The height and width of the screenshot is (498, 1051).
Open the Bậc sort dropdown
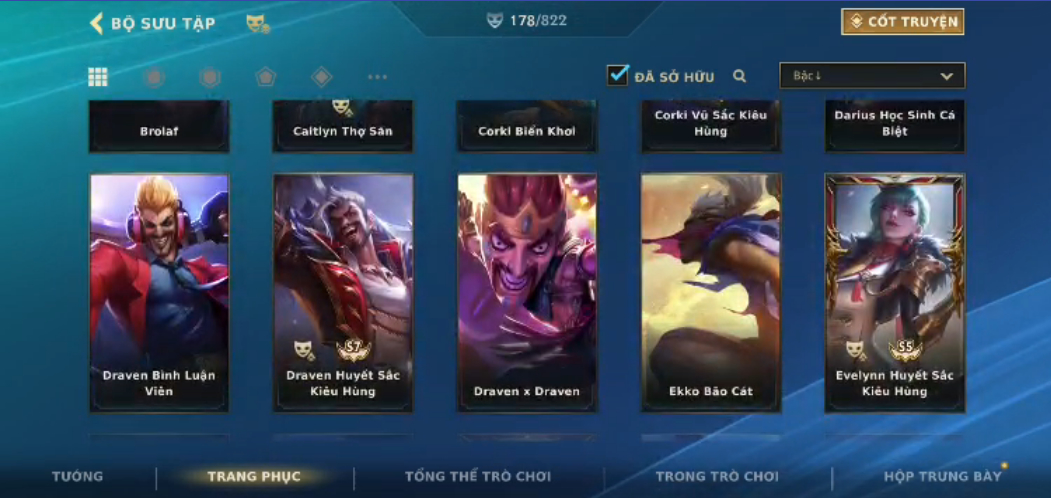coord(872,76)
